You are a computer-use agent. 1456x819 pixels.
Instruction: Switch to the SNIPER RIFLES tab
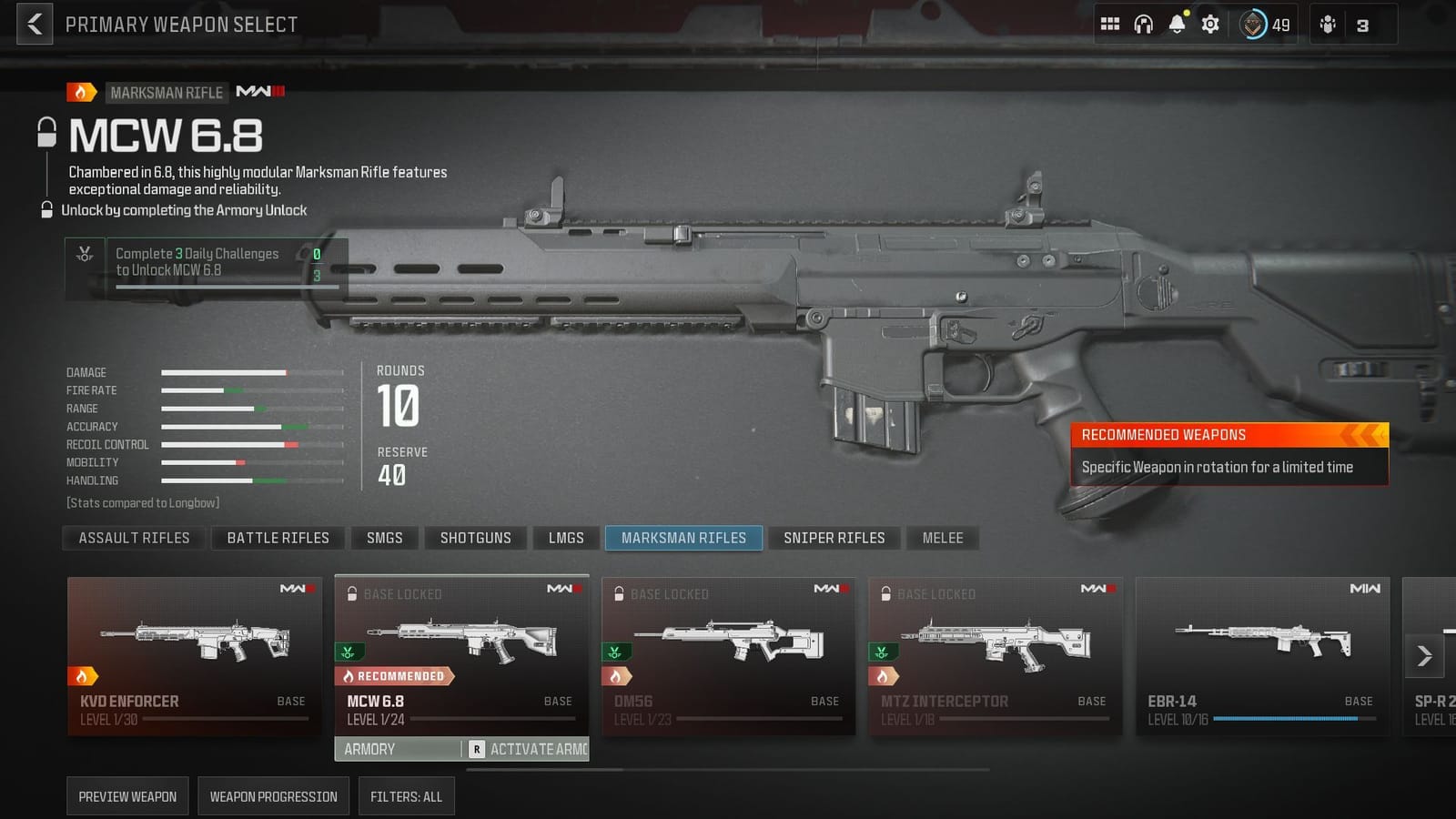tap(834, 538)
